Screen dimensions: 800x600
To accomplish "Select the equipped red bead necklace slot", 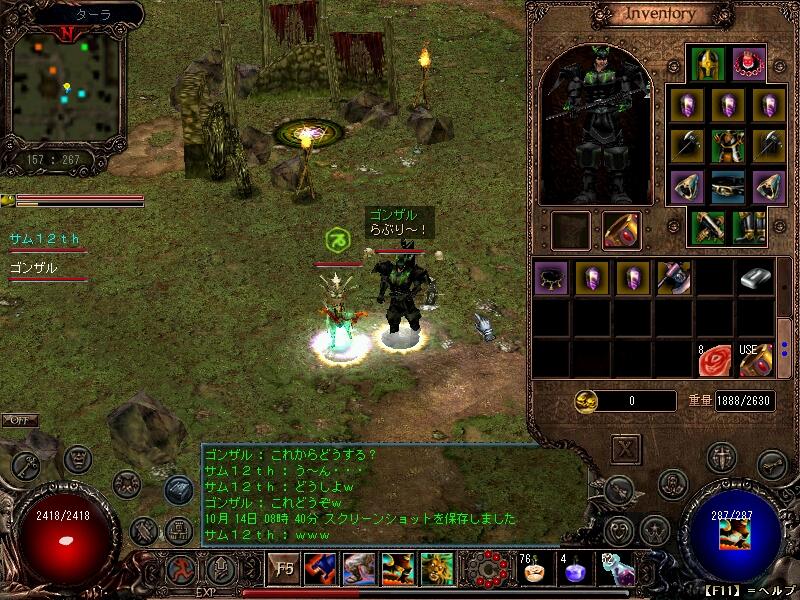I will coord(748,64).
